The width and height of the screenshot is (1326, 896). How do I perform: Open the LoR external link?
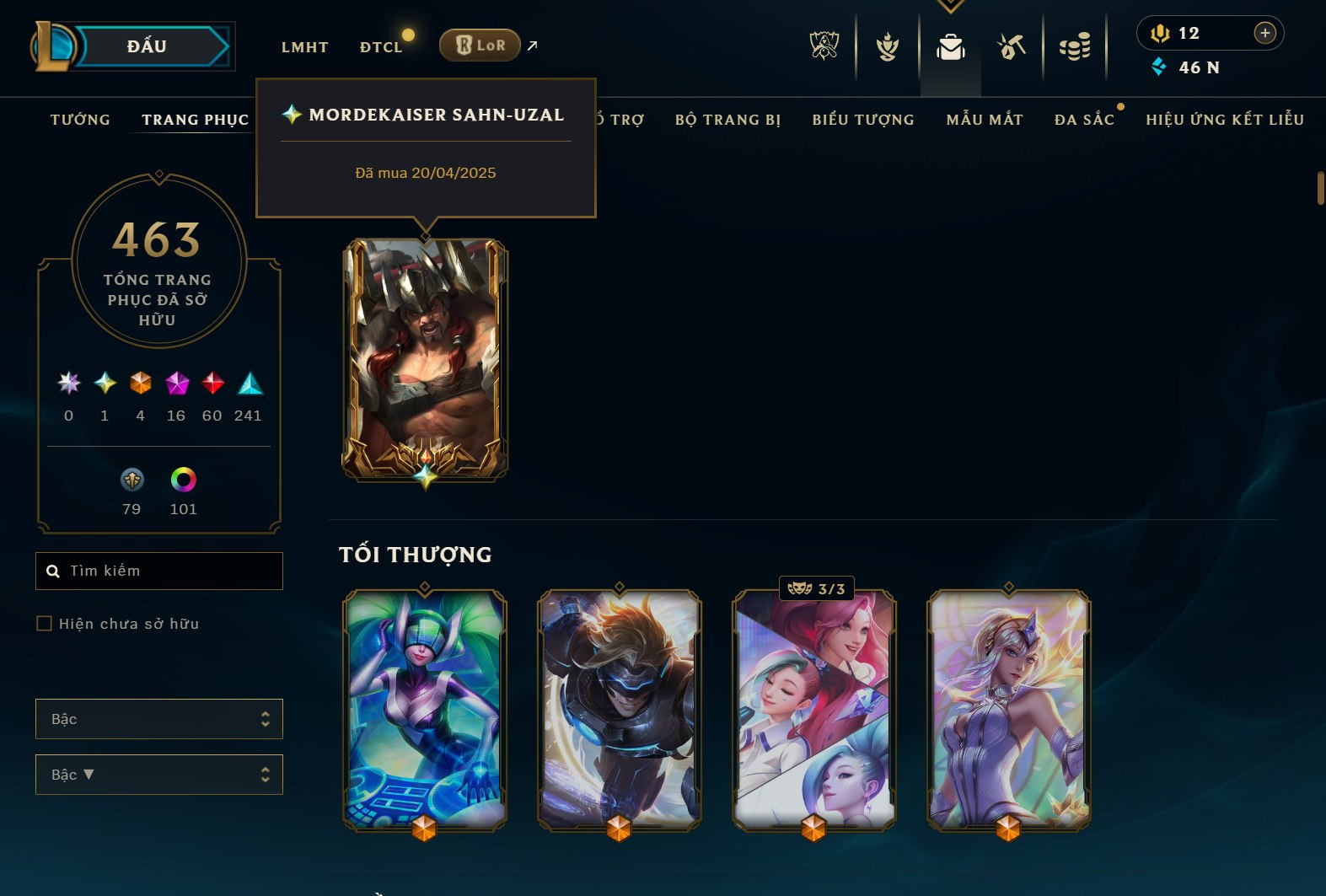click(x=480, y=46)
